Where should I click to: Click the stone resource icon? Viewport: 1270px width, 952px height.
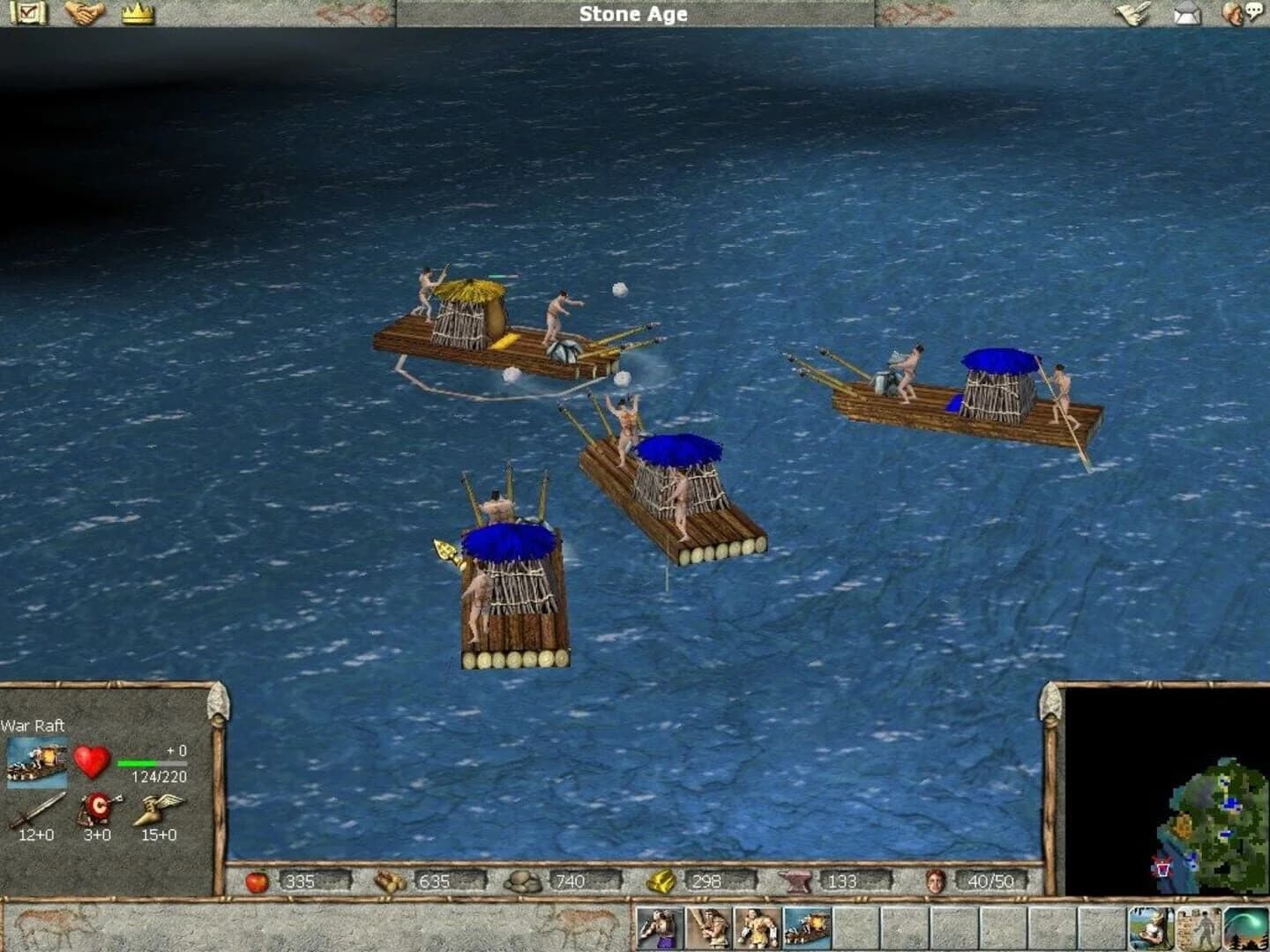point(523,881)
